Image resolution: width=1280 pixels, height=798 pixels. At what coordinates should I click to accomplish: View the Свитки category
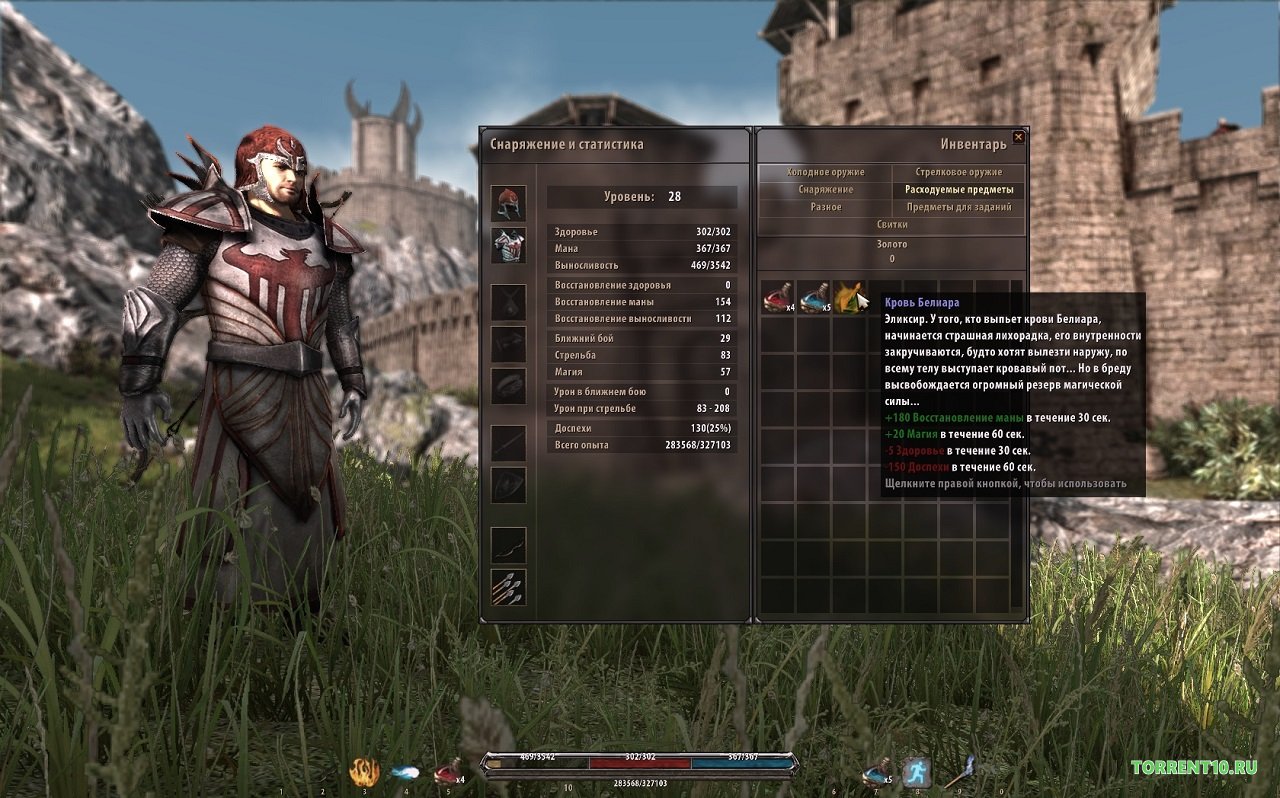[892, 225]
